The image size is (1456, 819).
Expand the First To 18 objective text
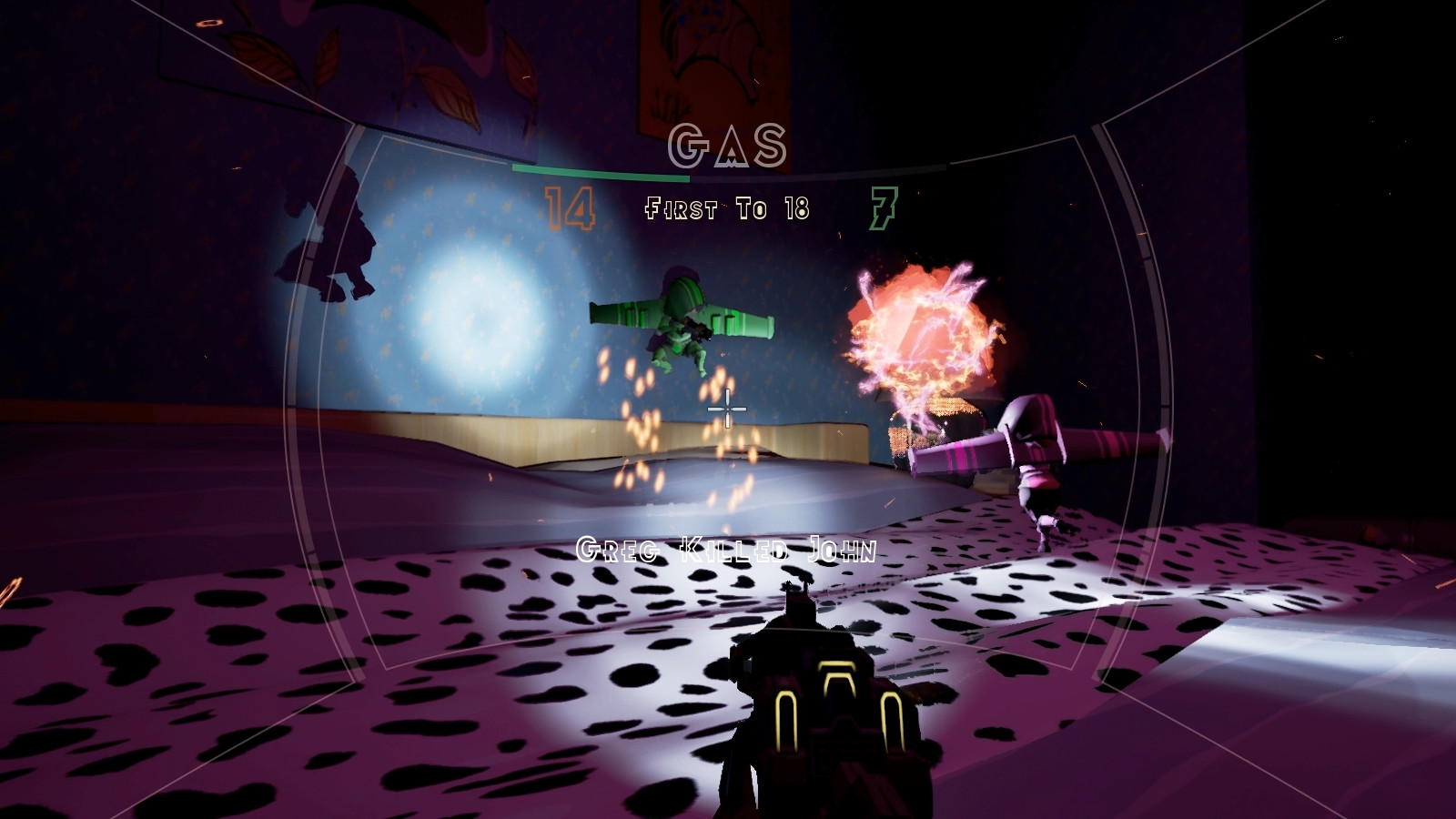coord(727,207)
